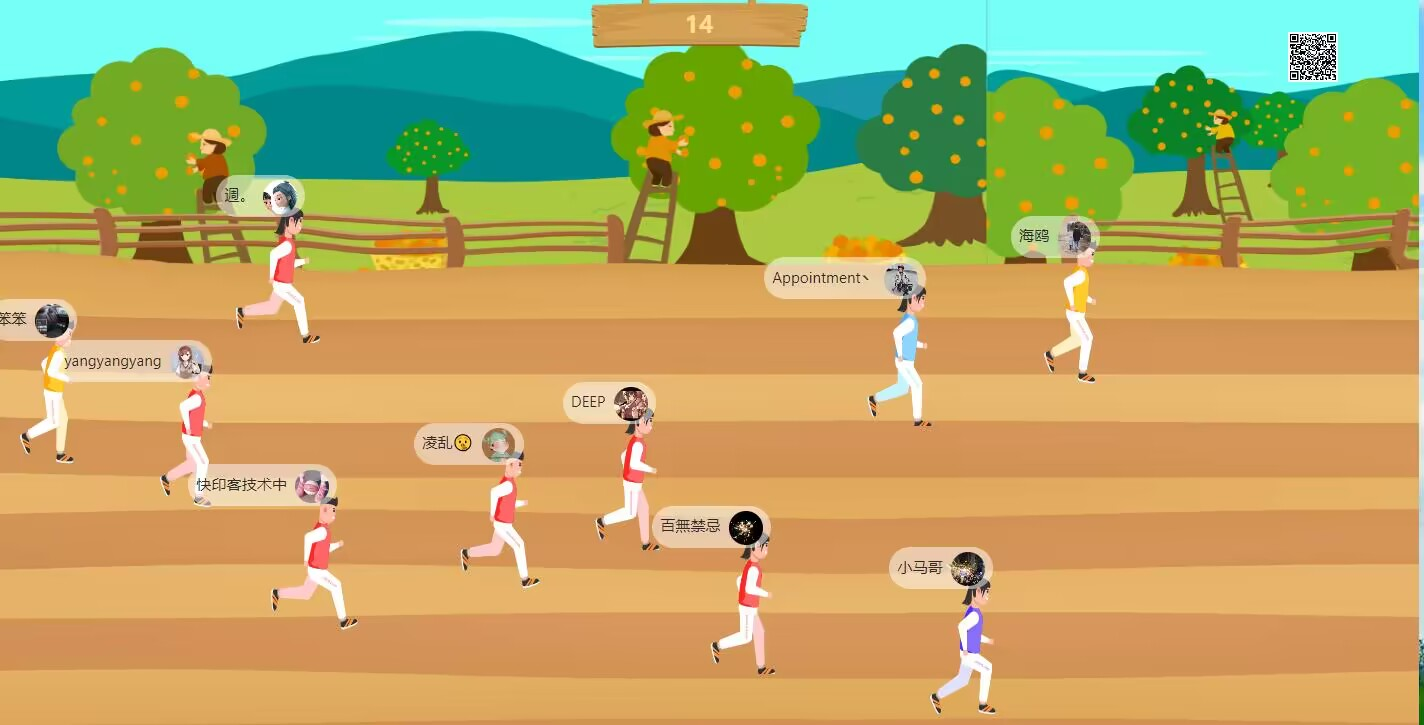1424x725 pixels.
Task: Select the 快印客技术中 player name tag
Action: (261, 485)
